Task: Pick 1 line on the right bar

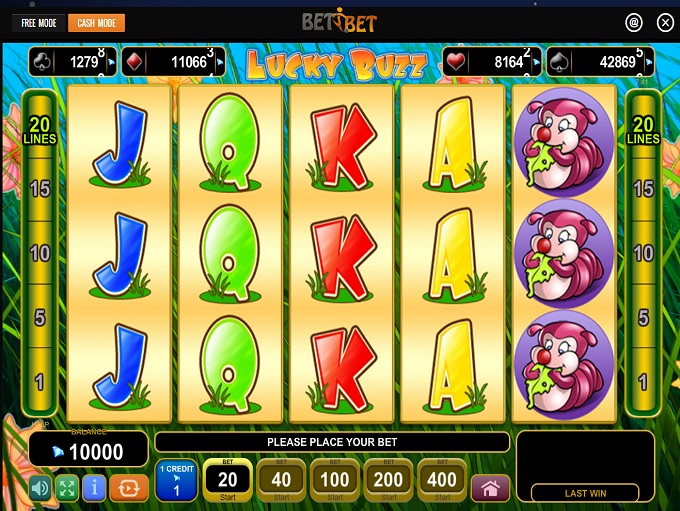Action: pos(643,381)
